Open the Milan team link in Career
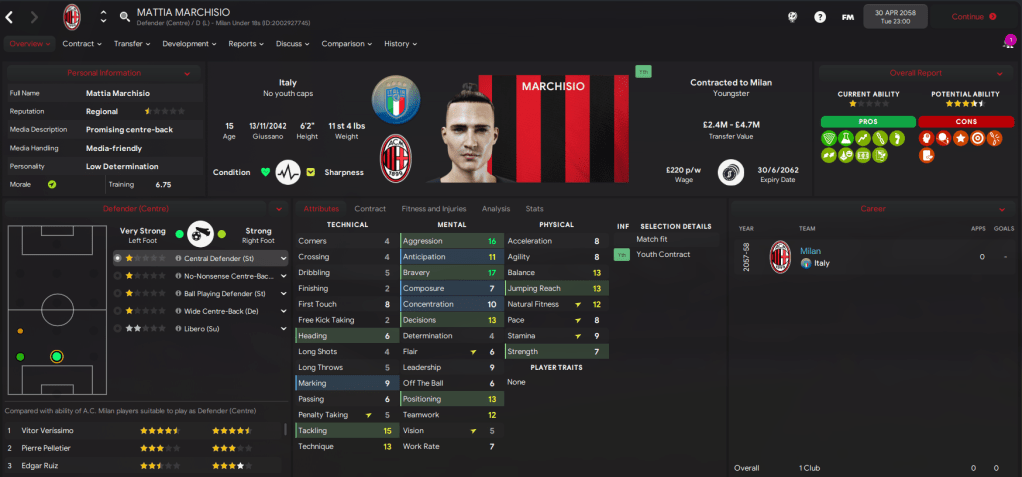Viewport: 1022px width, 477px height. pos(809,250)
